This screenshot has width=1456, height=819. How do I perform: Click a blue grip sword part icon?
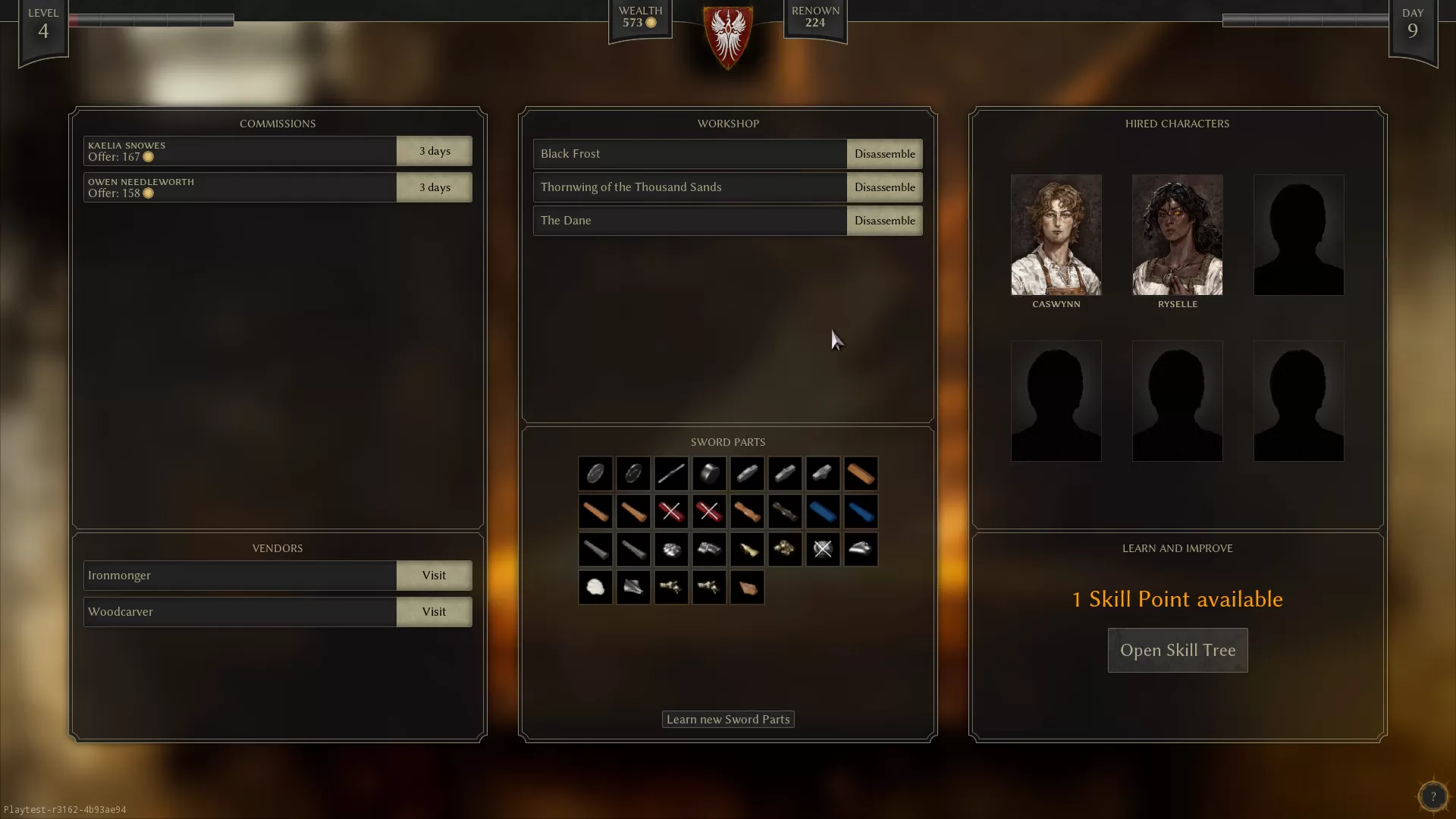[823, 511]
